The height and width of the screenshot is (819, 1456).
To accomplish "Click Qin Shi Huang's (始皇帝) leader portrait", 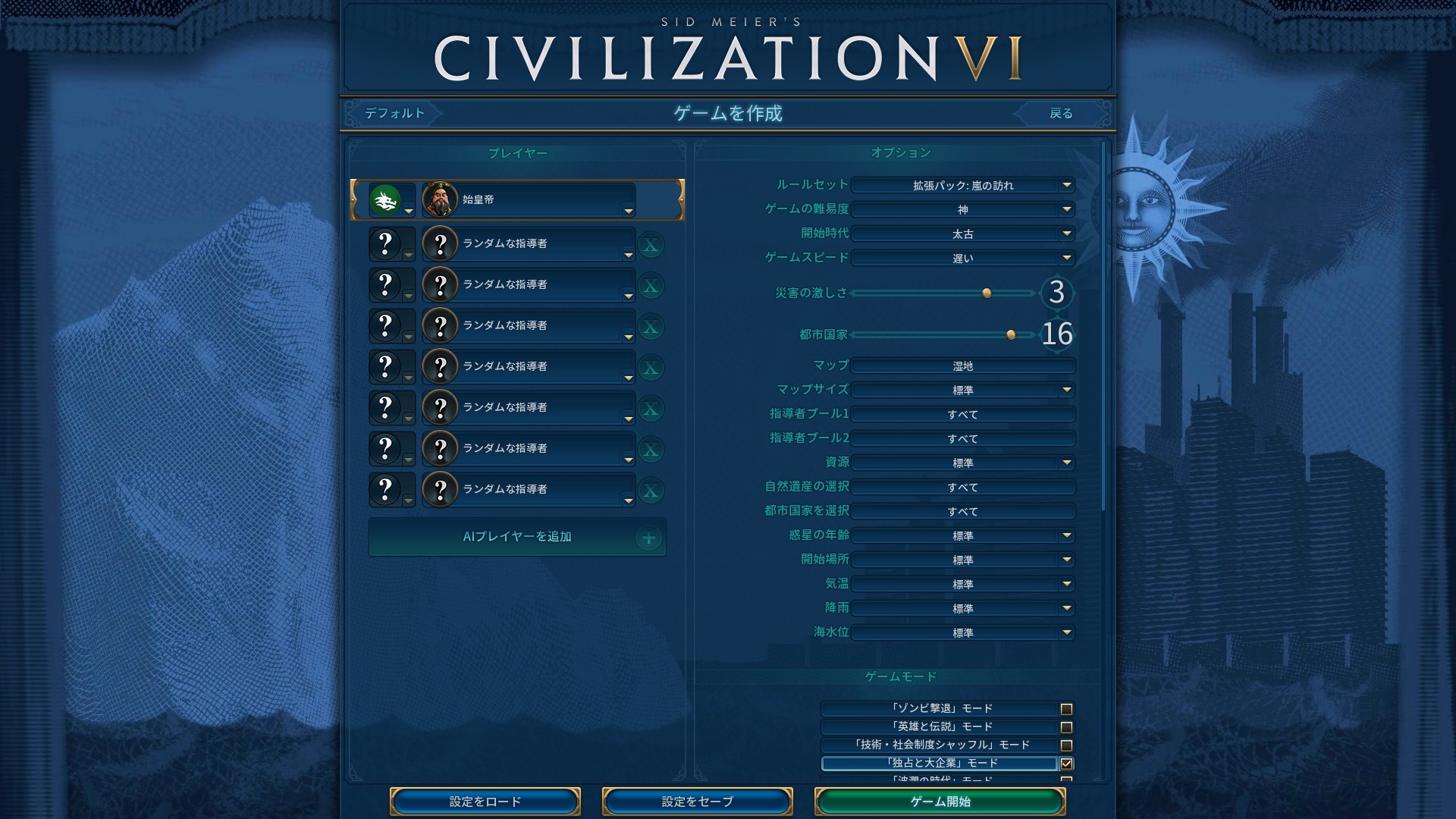I will [x=441, y=199].
